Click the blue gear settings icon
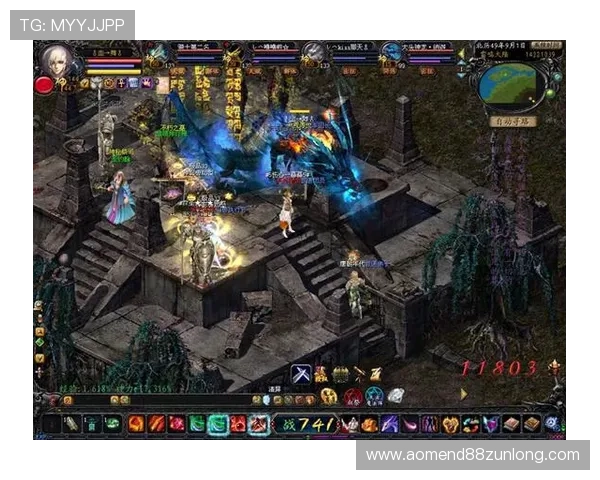Viewport: 600px width, 480px height. (552, 424)
